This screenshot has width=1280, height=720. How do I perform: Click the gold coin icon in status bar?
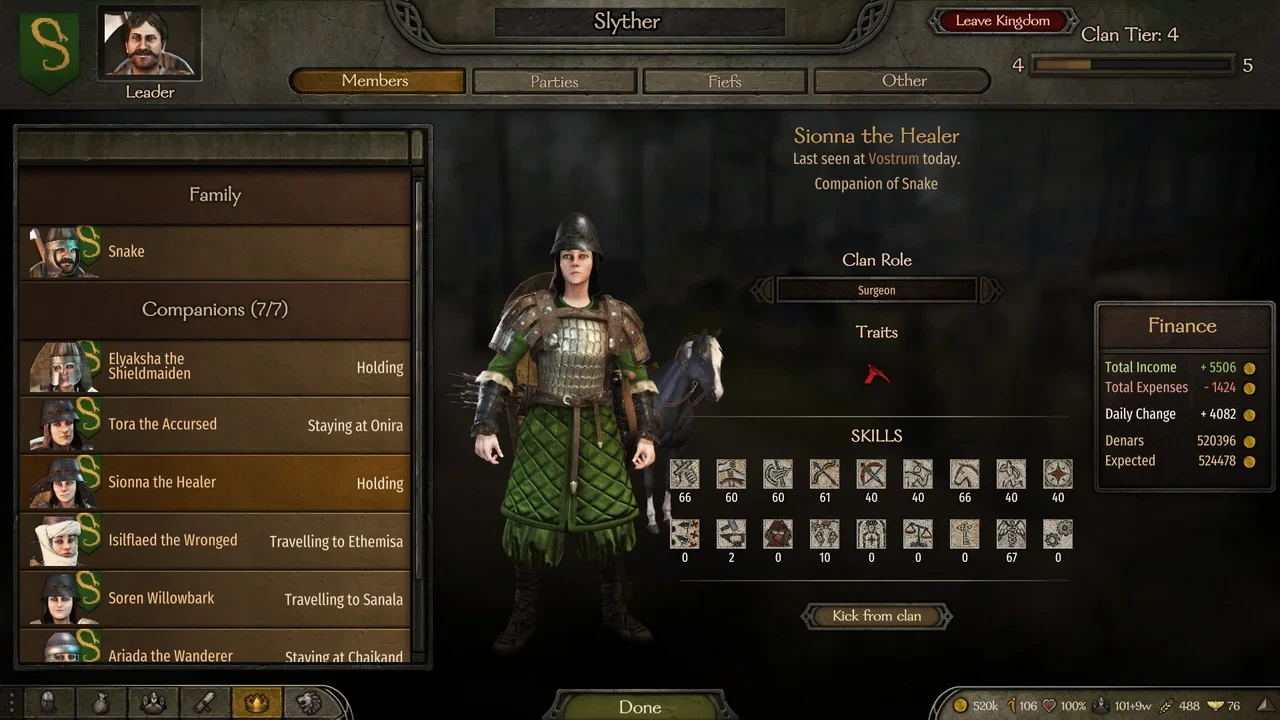click(x=959, y=705)
